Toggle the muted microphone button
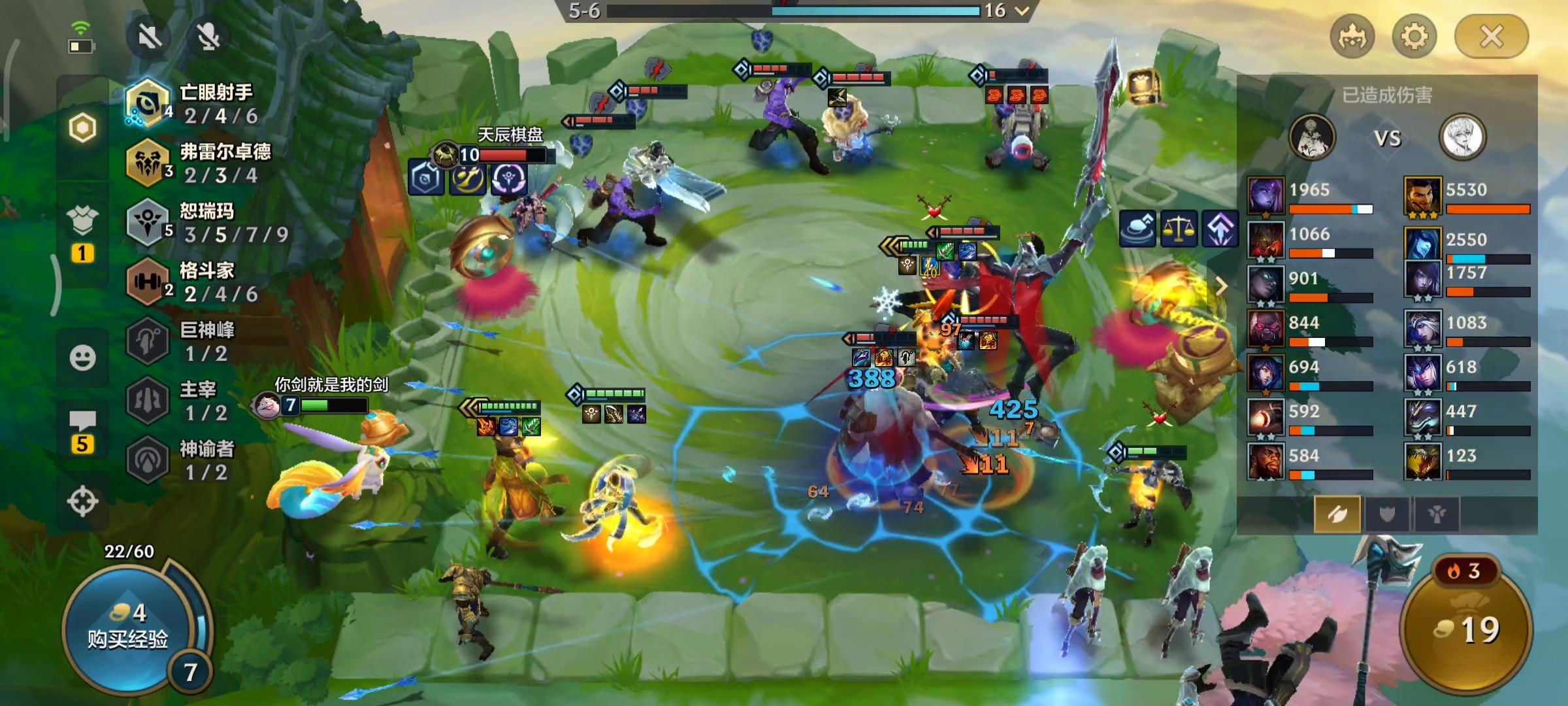 click(208, 37)
